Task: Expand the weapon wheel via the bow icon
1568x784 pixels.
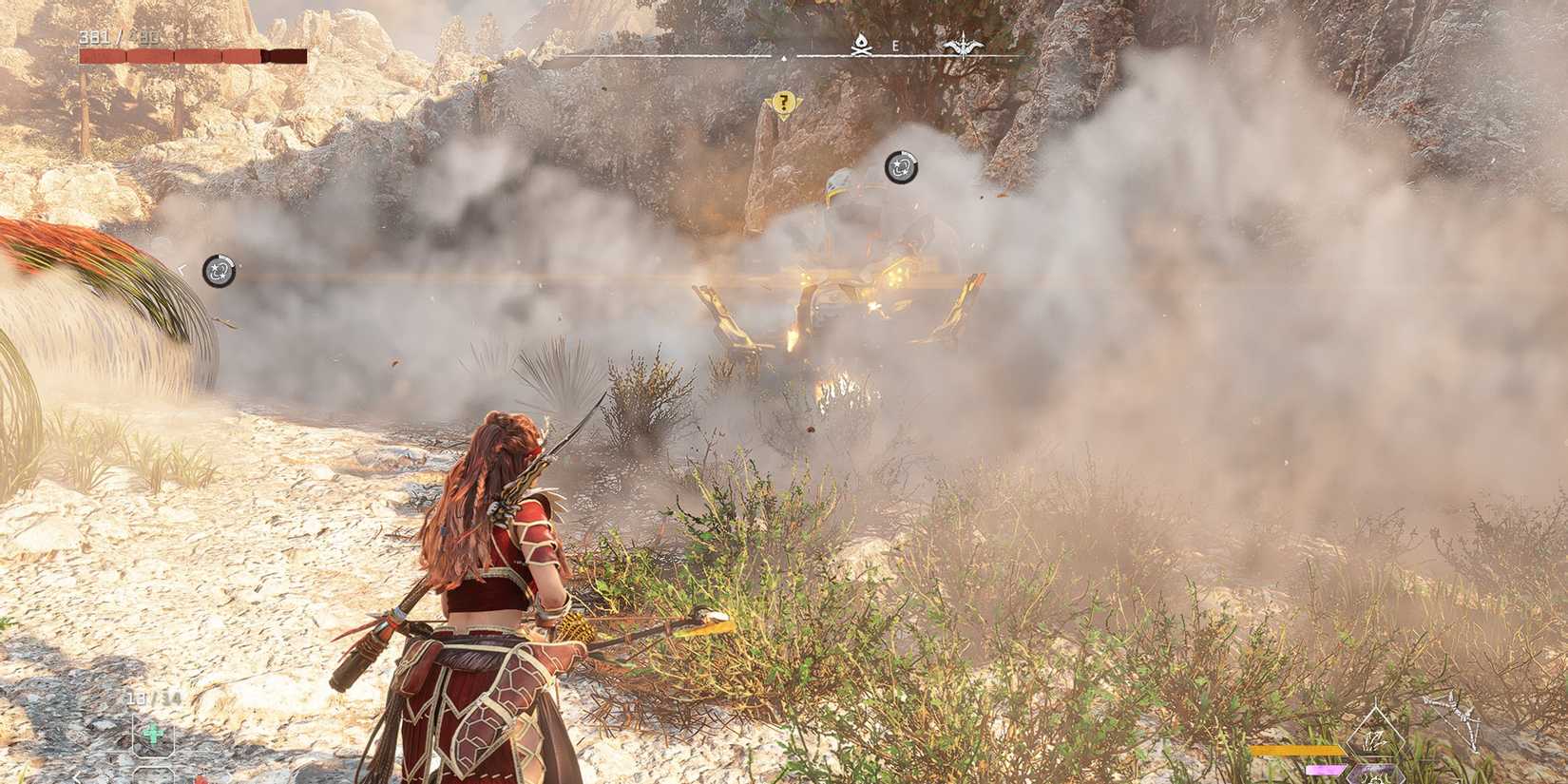Action: point(1459,718)
